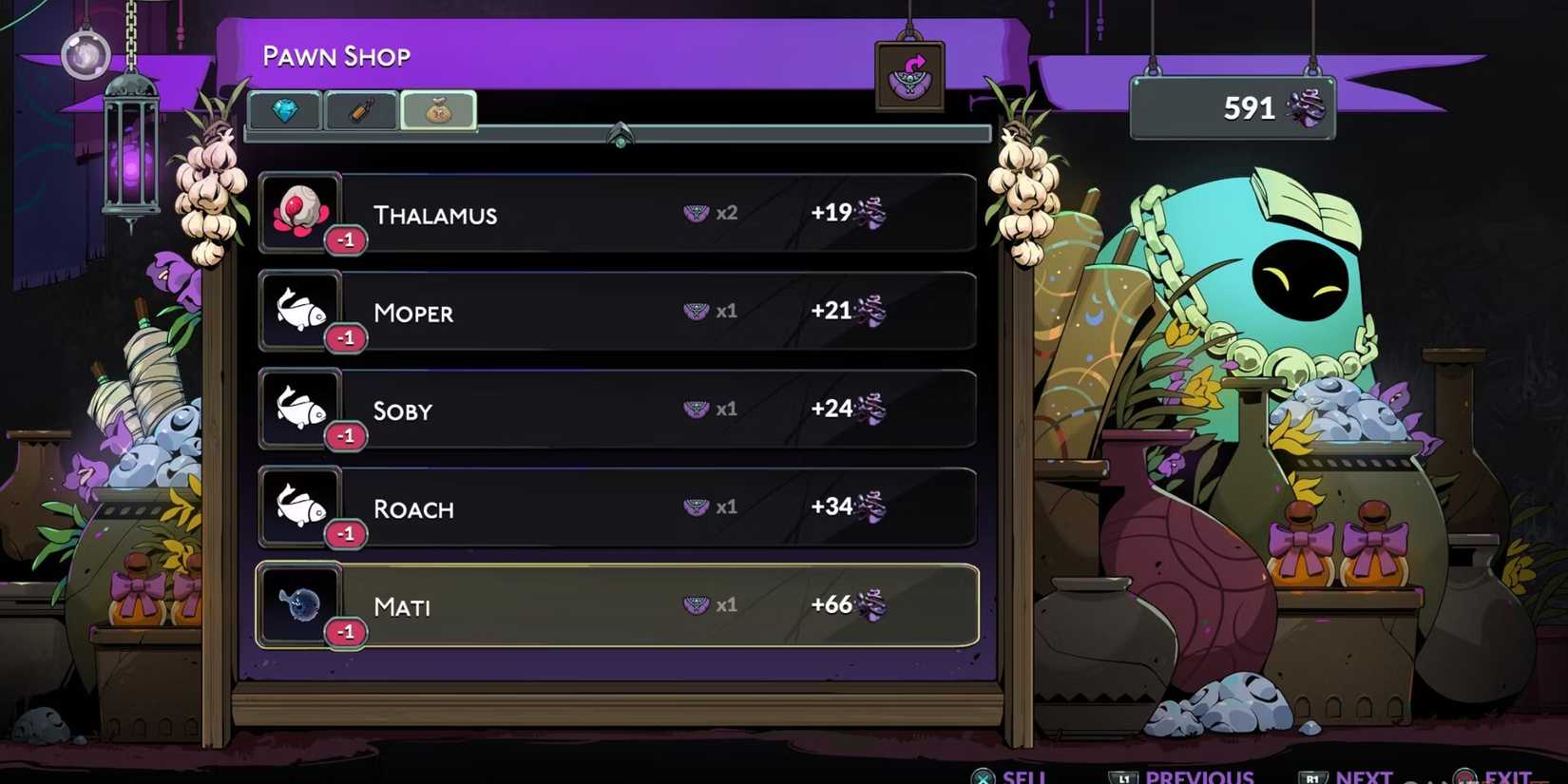Expand the x2 moth quantity on Thalamus
The height and width of the screenshot is (784, 1568).
tap(711, 212)
